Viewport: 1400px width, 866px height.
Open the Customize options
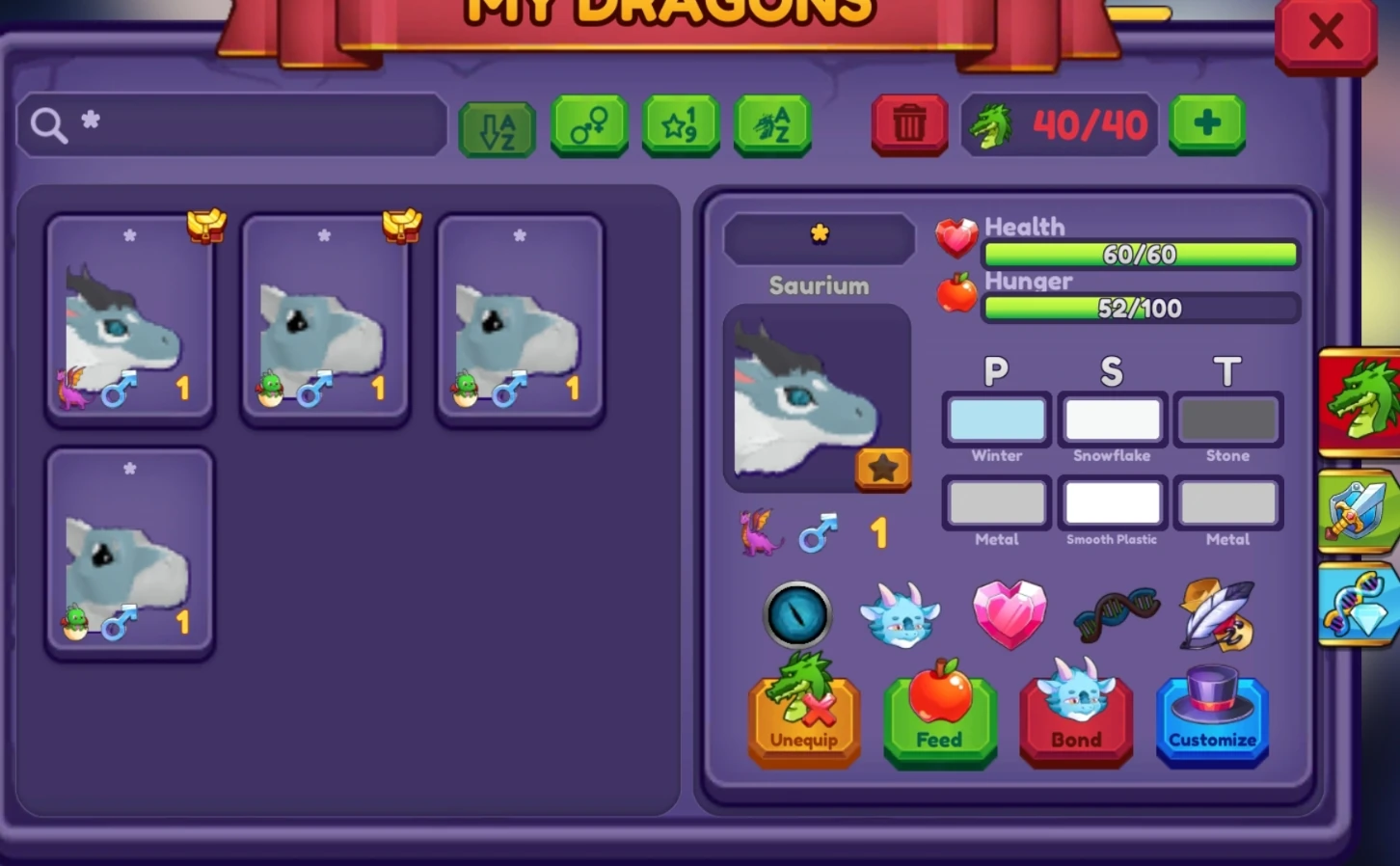(1212, 718)
